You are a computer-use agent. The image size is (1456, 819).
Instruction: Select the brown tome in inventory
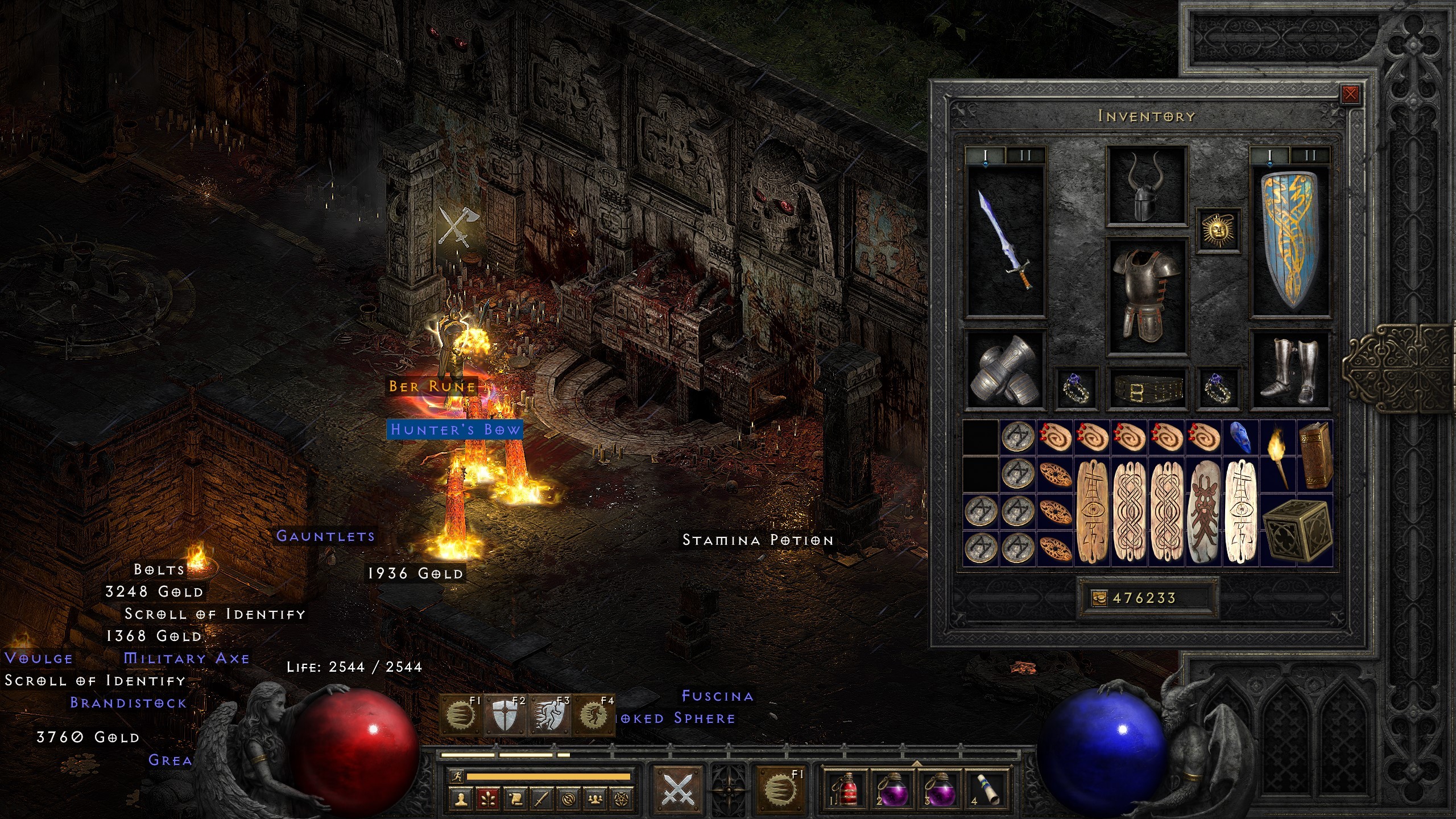click(1315, 455)
